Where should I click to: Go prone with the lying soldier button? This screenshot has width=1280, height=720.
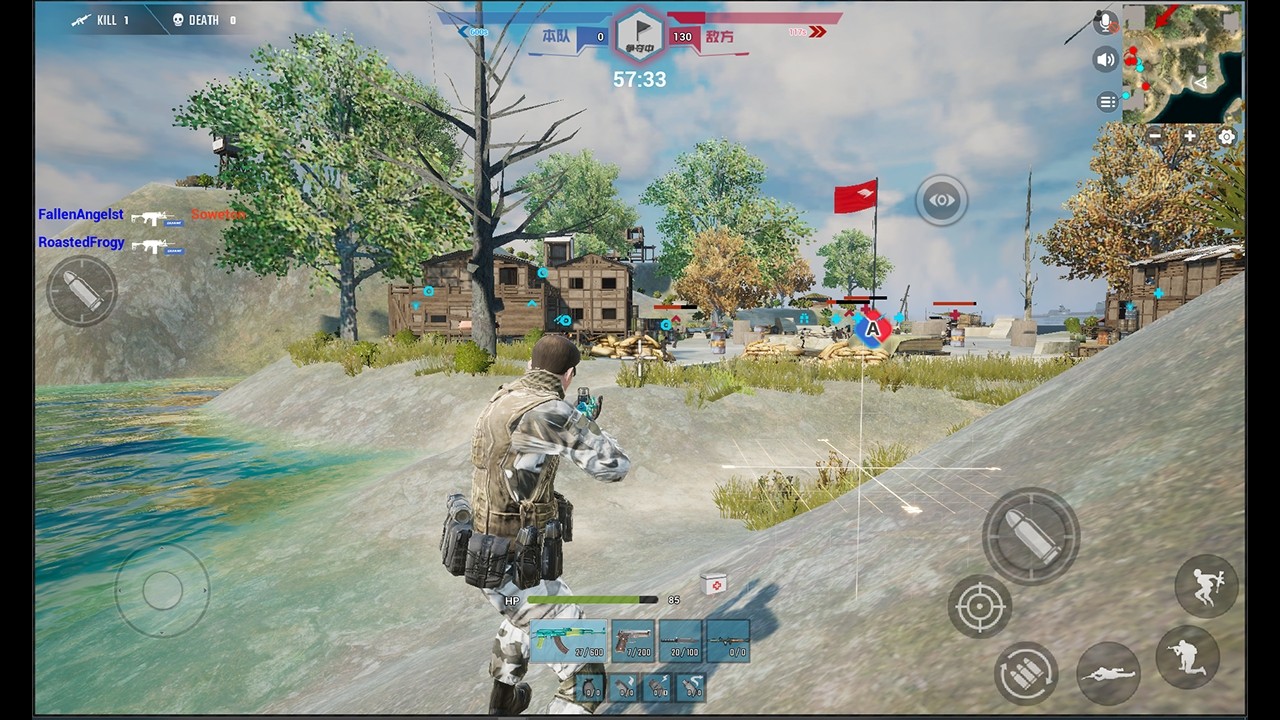pyautogui.click(x=1110, y=673)
